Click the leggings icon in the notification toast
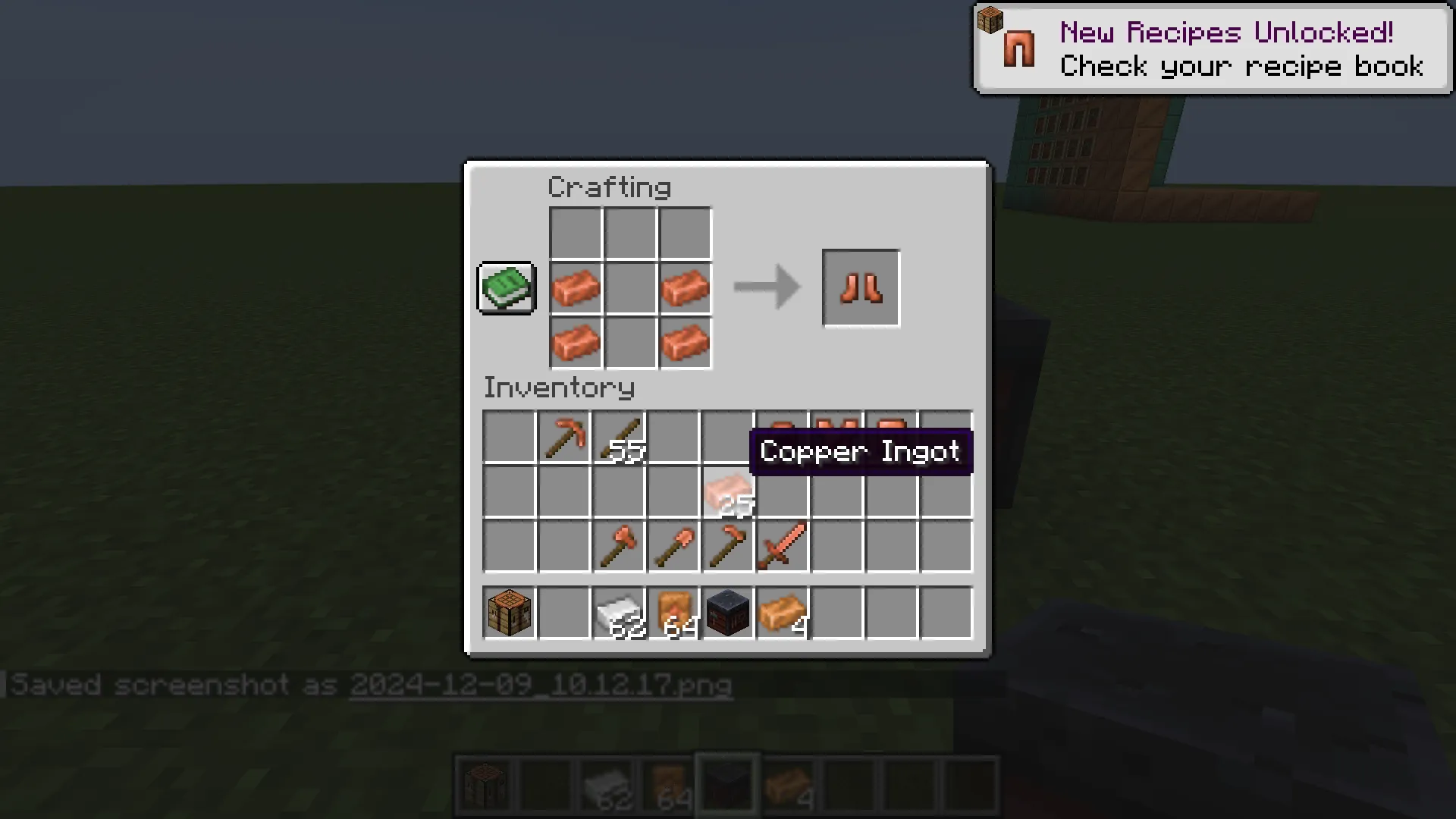The height and width of the screenshot is (819, 1456). point(1019,49)
